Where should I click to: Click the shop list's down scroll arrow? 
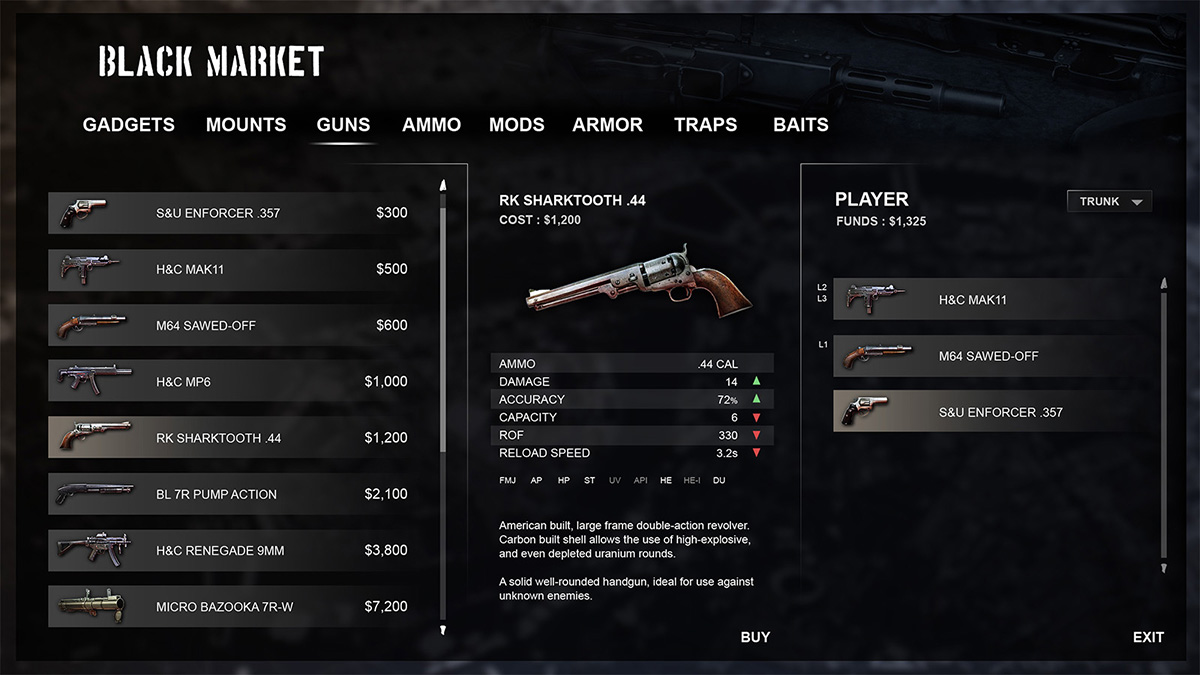coord(442,629)
